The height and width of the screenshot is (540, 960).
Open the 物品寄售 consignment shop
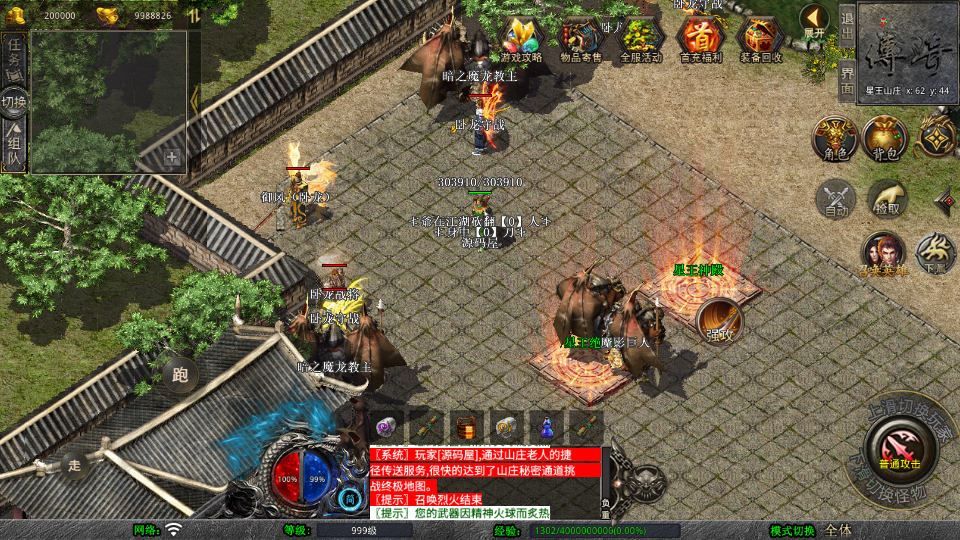click(580, 40)
